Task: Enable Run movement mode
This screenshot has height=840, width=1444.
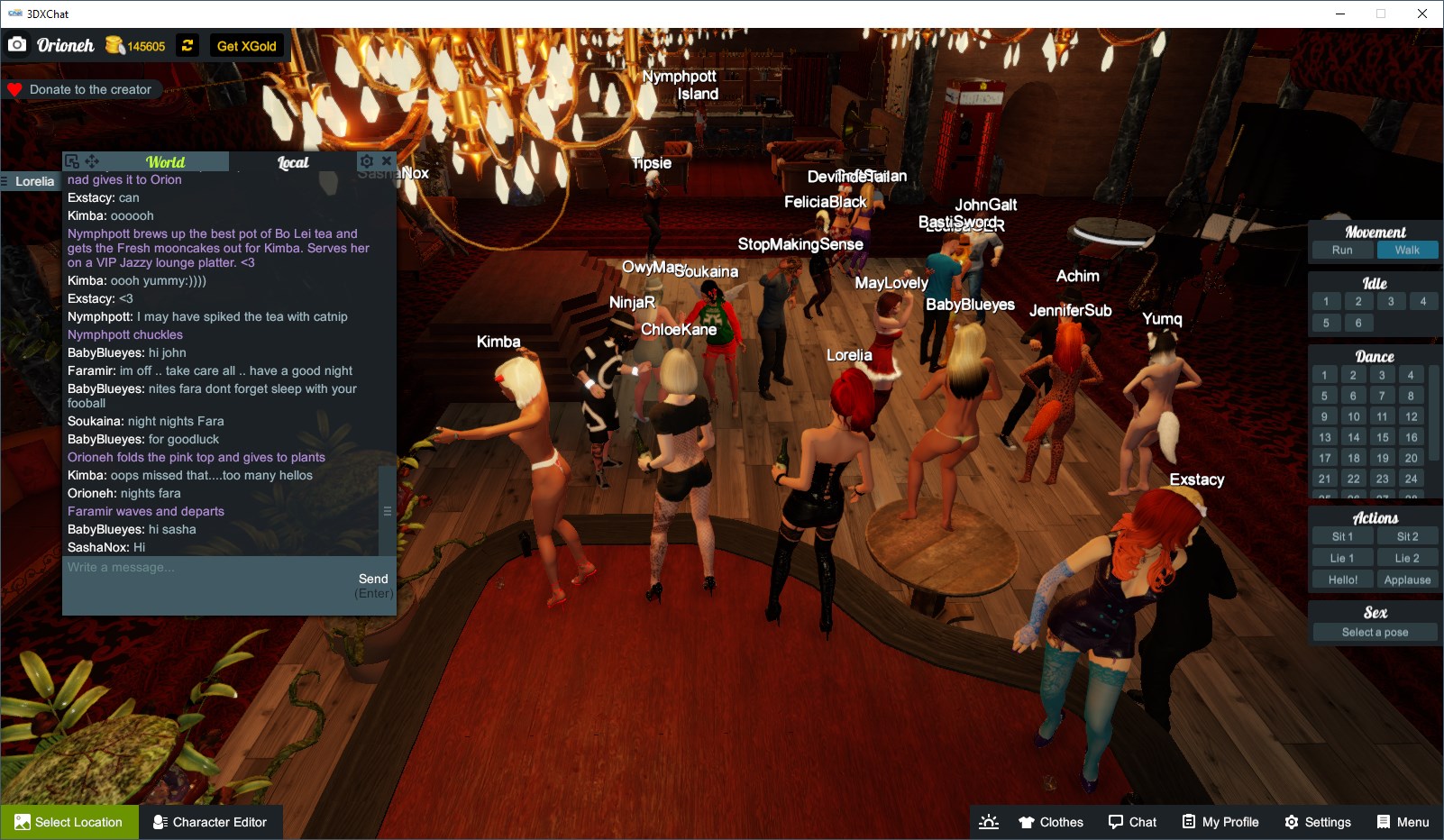Action: click(1342, 250)
